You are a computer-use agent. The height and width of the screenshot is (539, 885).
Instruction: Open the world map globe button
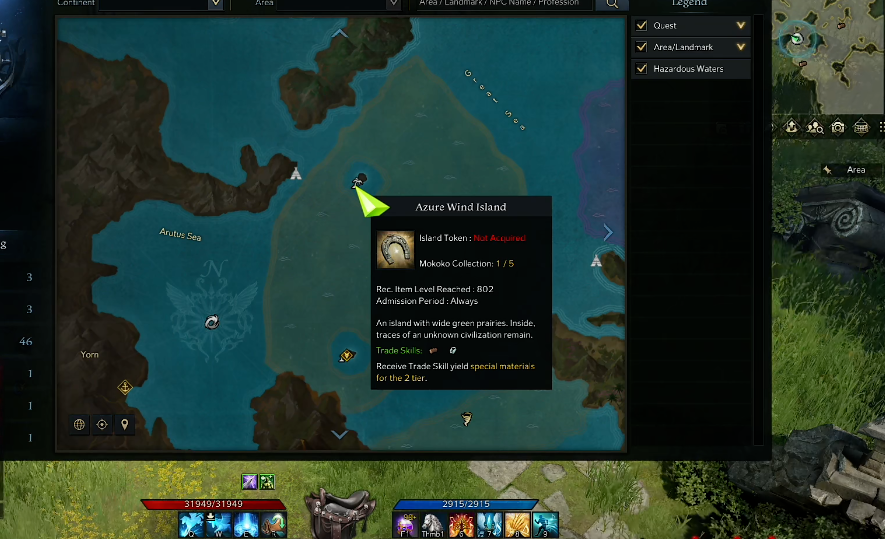pyautogui.click(x=79, y=424)
